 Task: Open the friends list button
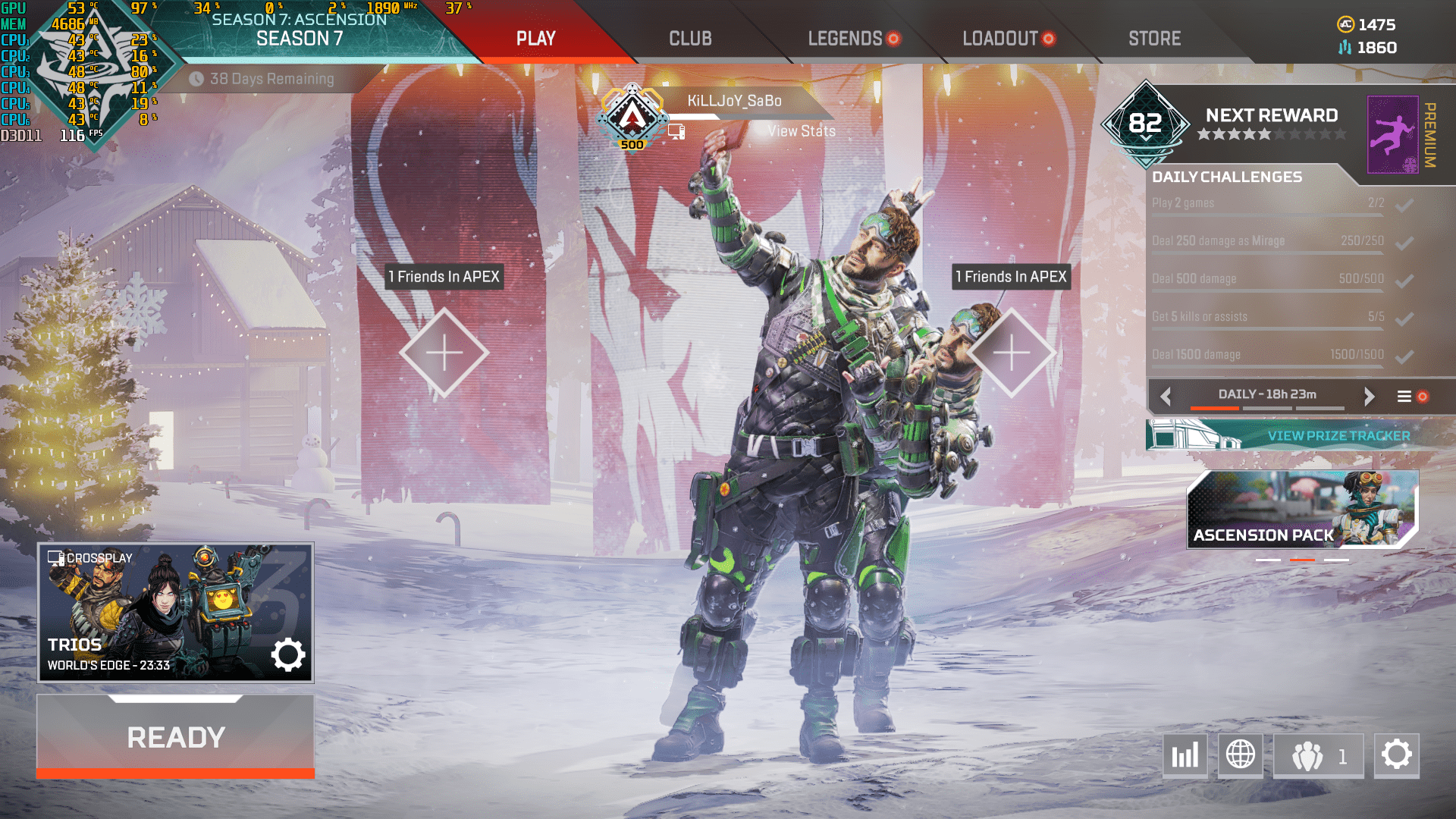1319,755
